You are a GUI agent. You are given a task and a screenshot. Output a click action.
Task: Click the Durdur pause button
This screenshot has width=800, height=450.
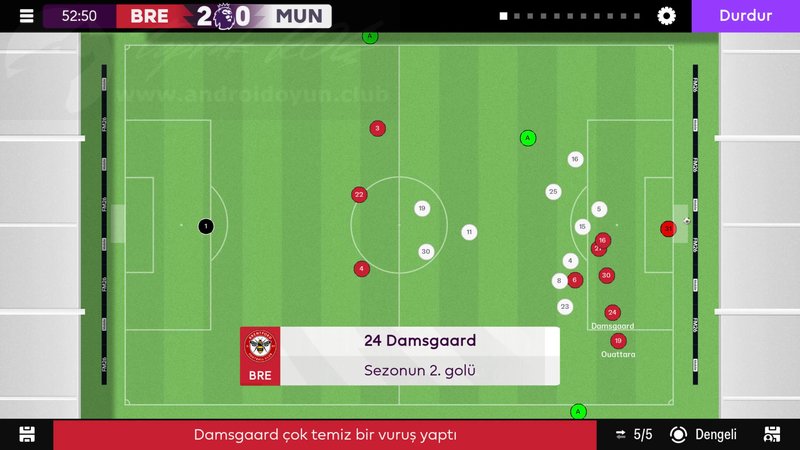745,16
